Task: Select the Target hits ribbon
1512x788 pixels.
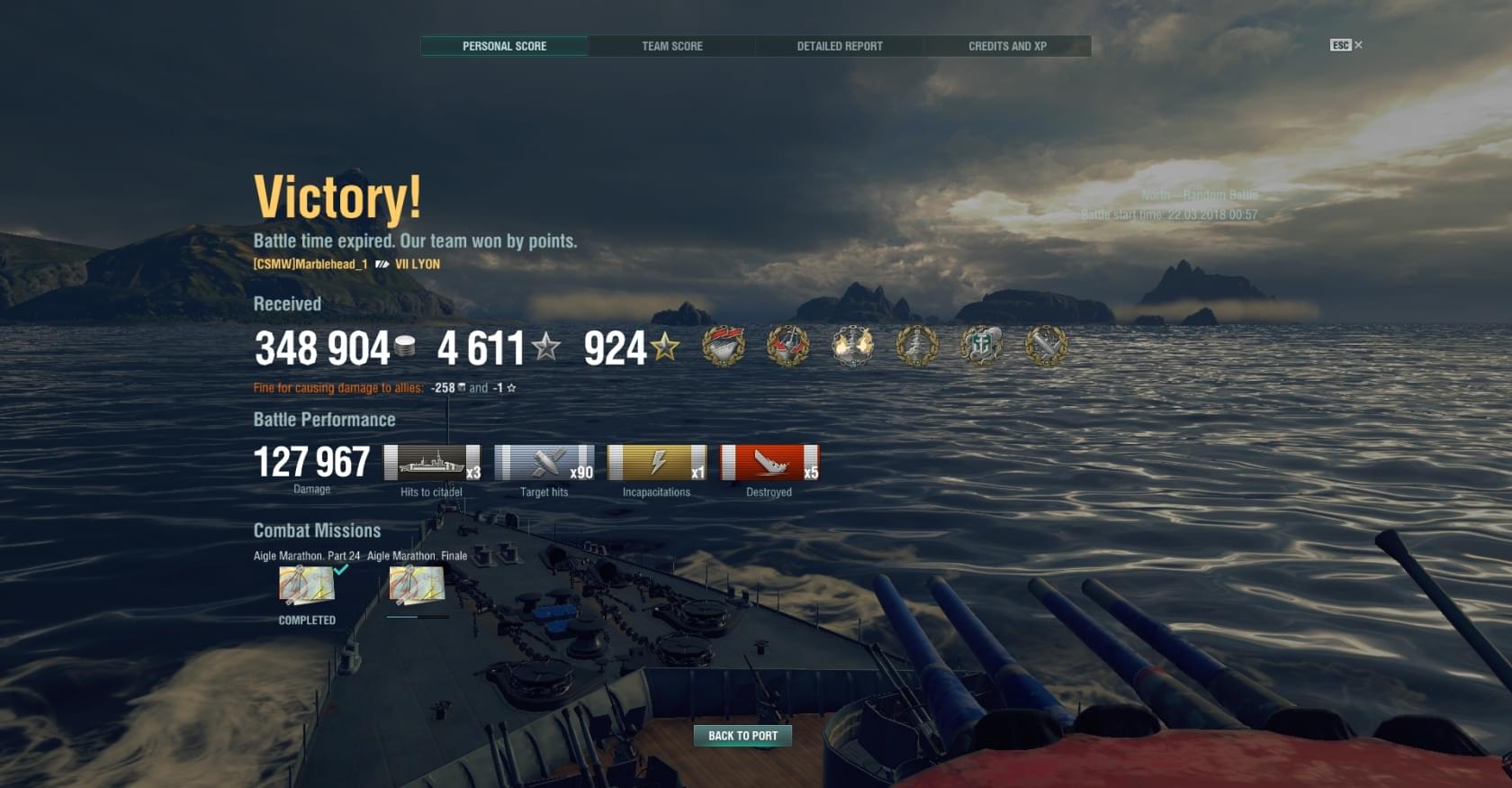Action: point(544,463)
